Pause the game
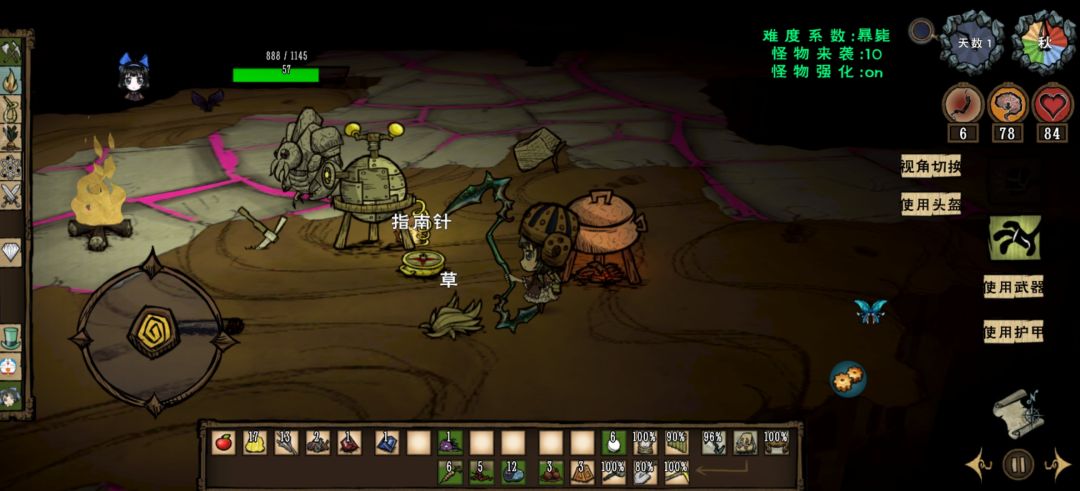Screen dimensions: 1080x491 coord(1018,464)
